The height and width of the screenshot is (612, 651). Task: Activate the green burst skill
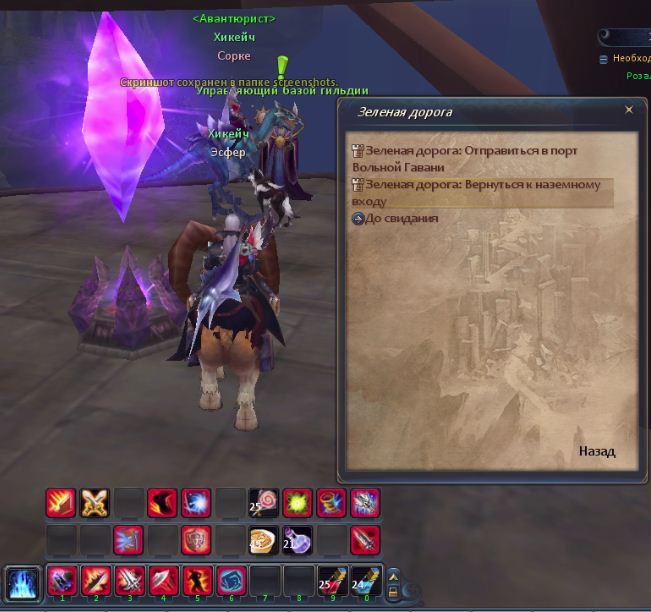[x=298, y=502]
